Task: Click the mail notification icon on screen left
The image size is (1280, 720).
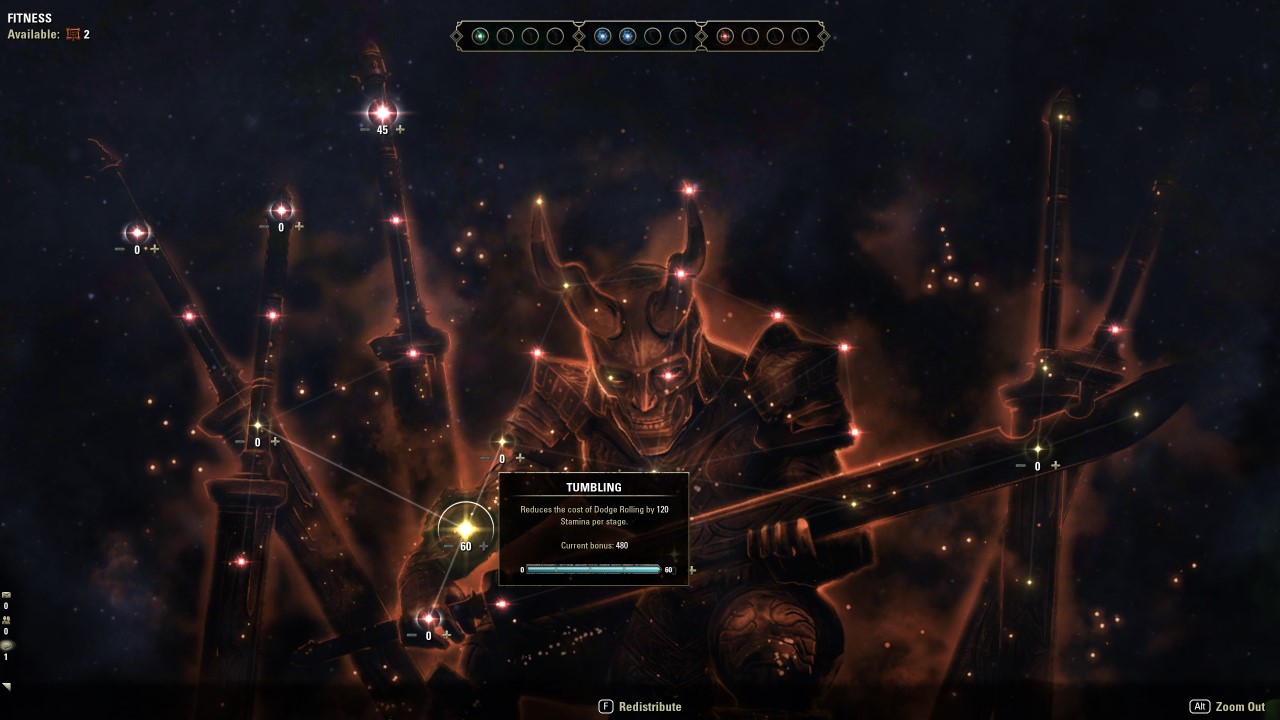Action: pos(6,595)
